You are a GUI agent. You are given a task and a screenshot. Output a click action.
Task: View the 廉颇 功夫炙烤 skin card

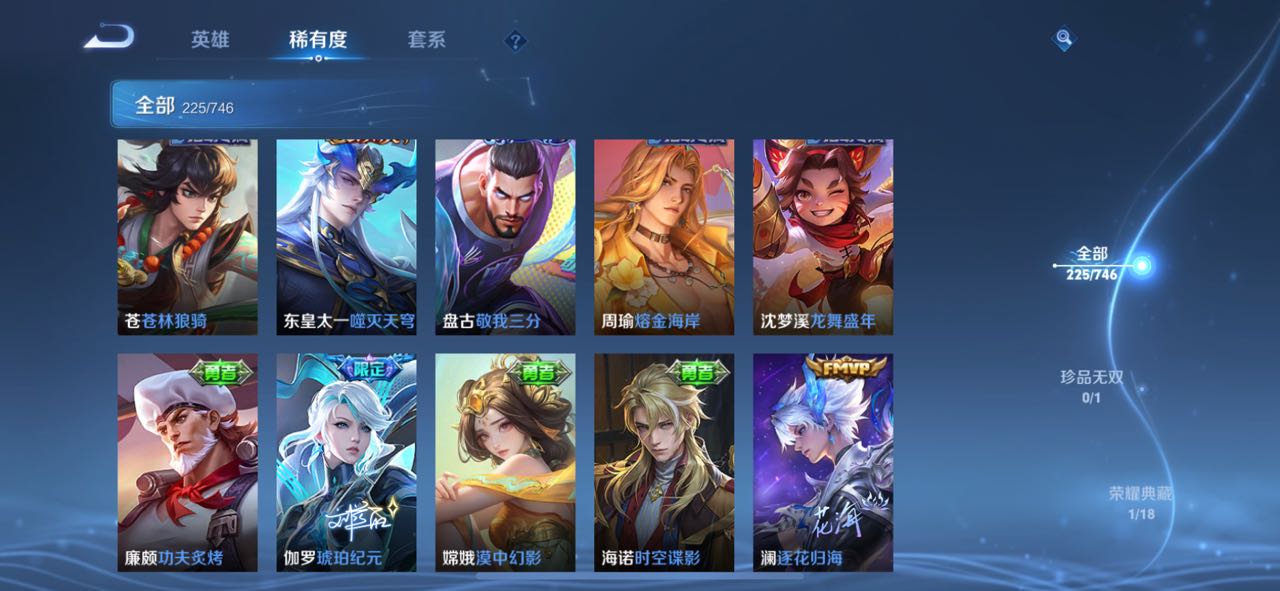[187, 462]
